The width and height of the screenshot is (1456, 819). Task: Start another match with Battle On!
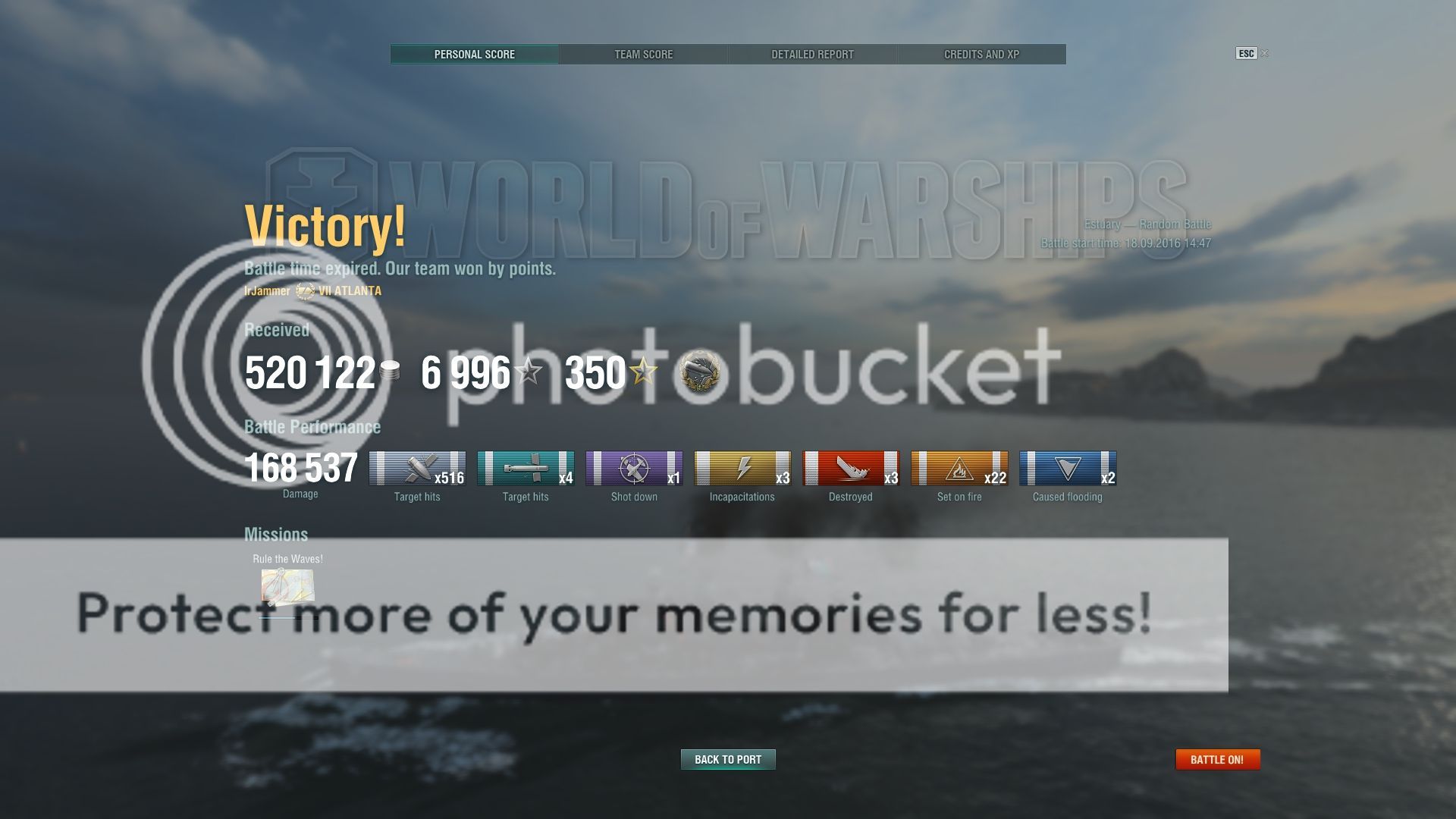(1217, 759)
